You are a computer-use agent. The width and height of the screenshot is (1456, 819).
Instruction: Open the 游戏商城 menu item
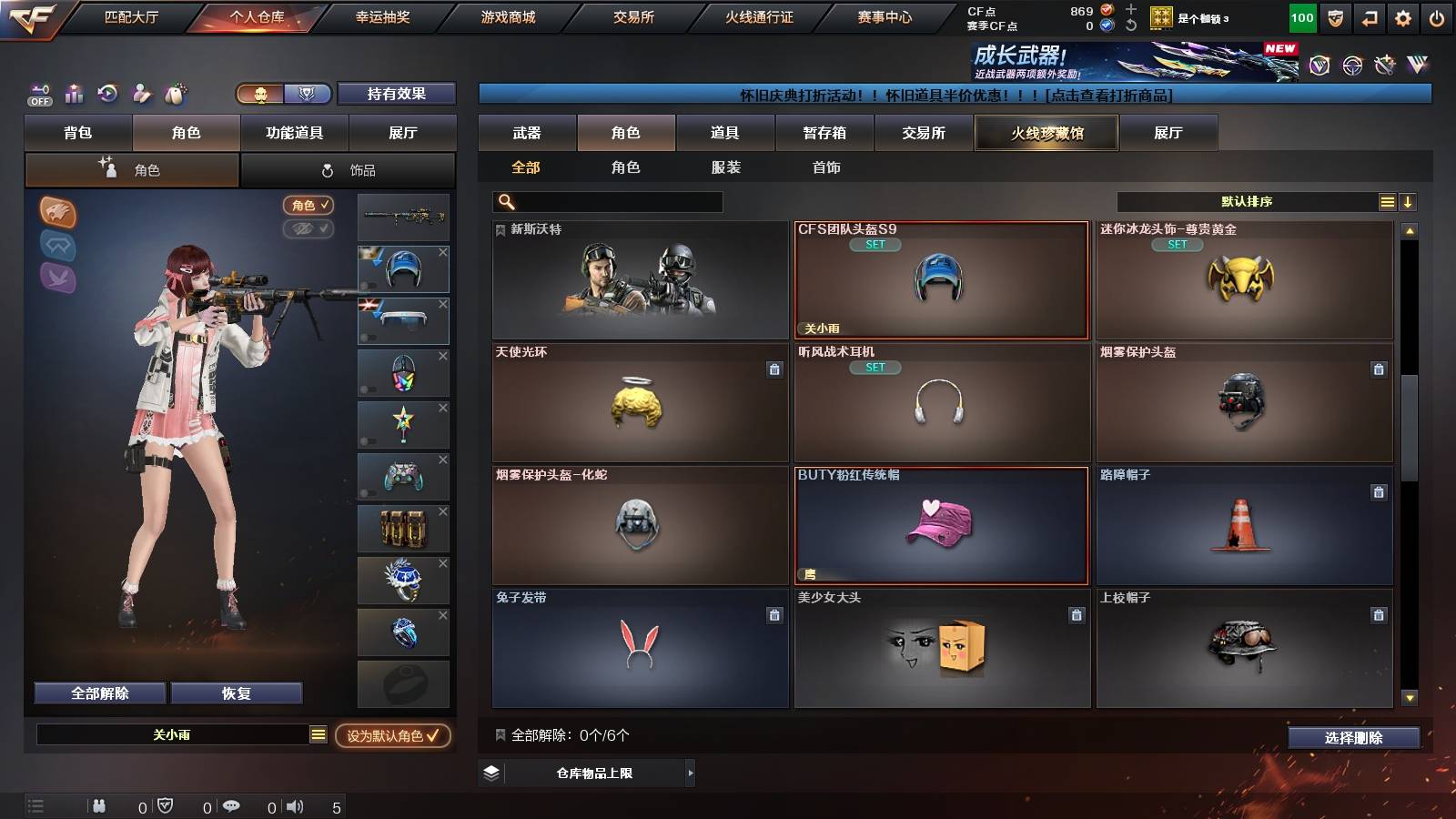coord(506,15)
